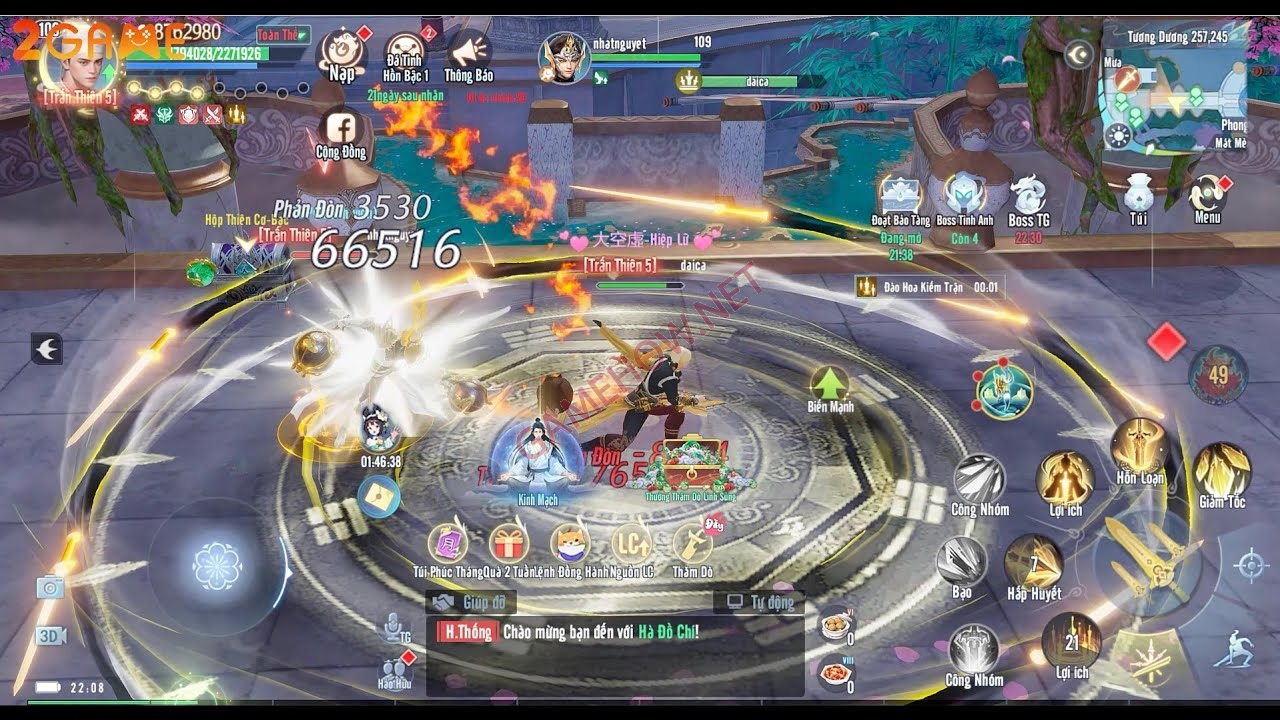The image size is (1280, 720).
Task: Open Đoạt Bảo Tàng event
Action: (900, 197)
